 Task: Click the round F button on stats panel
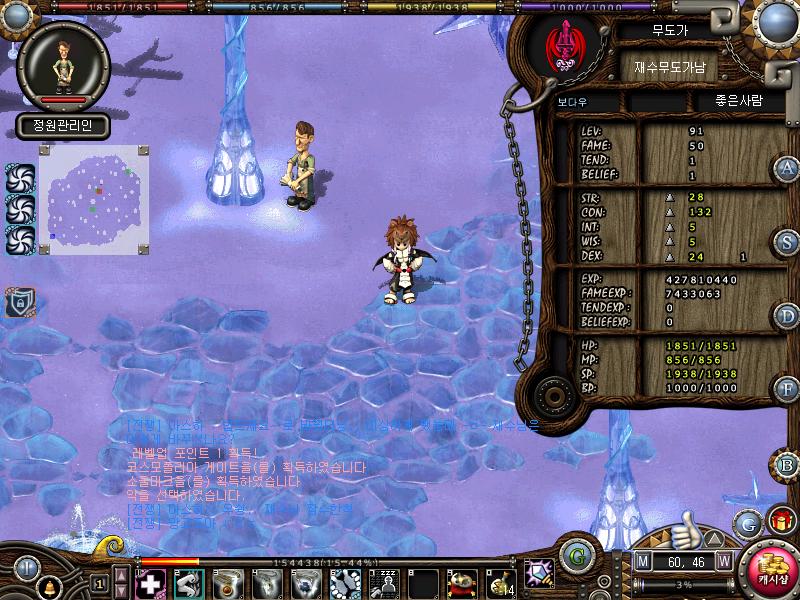click(x=787, y=388)
